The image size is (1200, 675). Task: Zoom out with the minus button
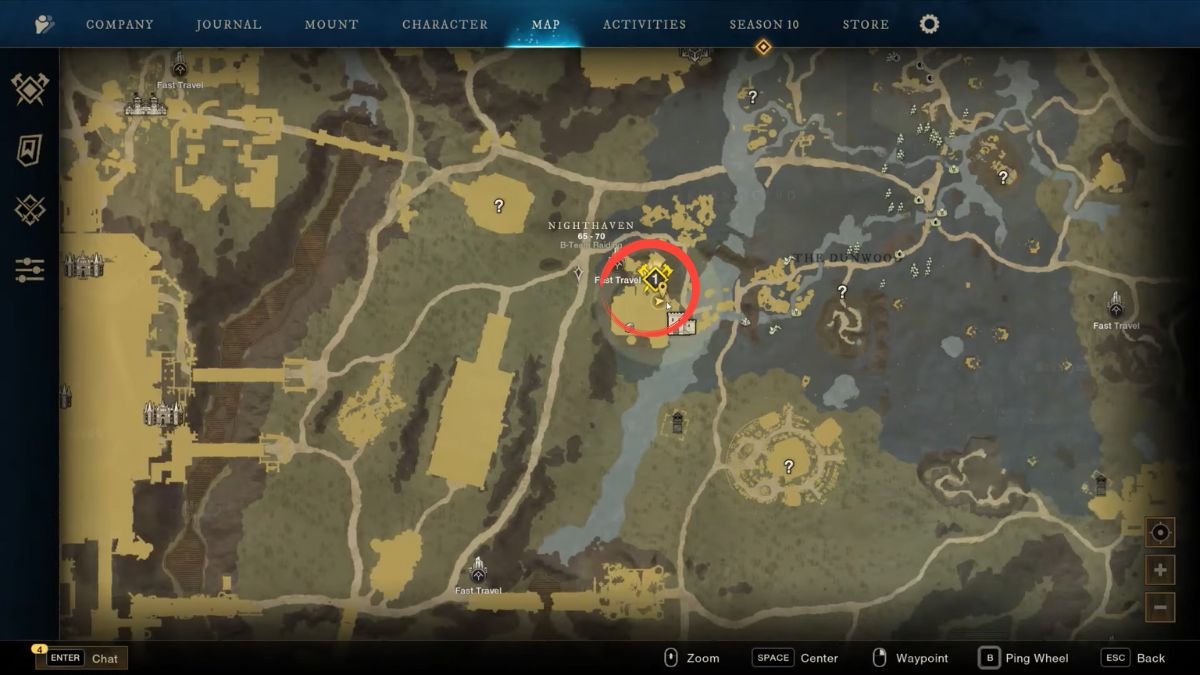click(1160, 606)
